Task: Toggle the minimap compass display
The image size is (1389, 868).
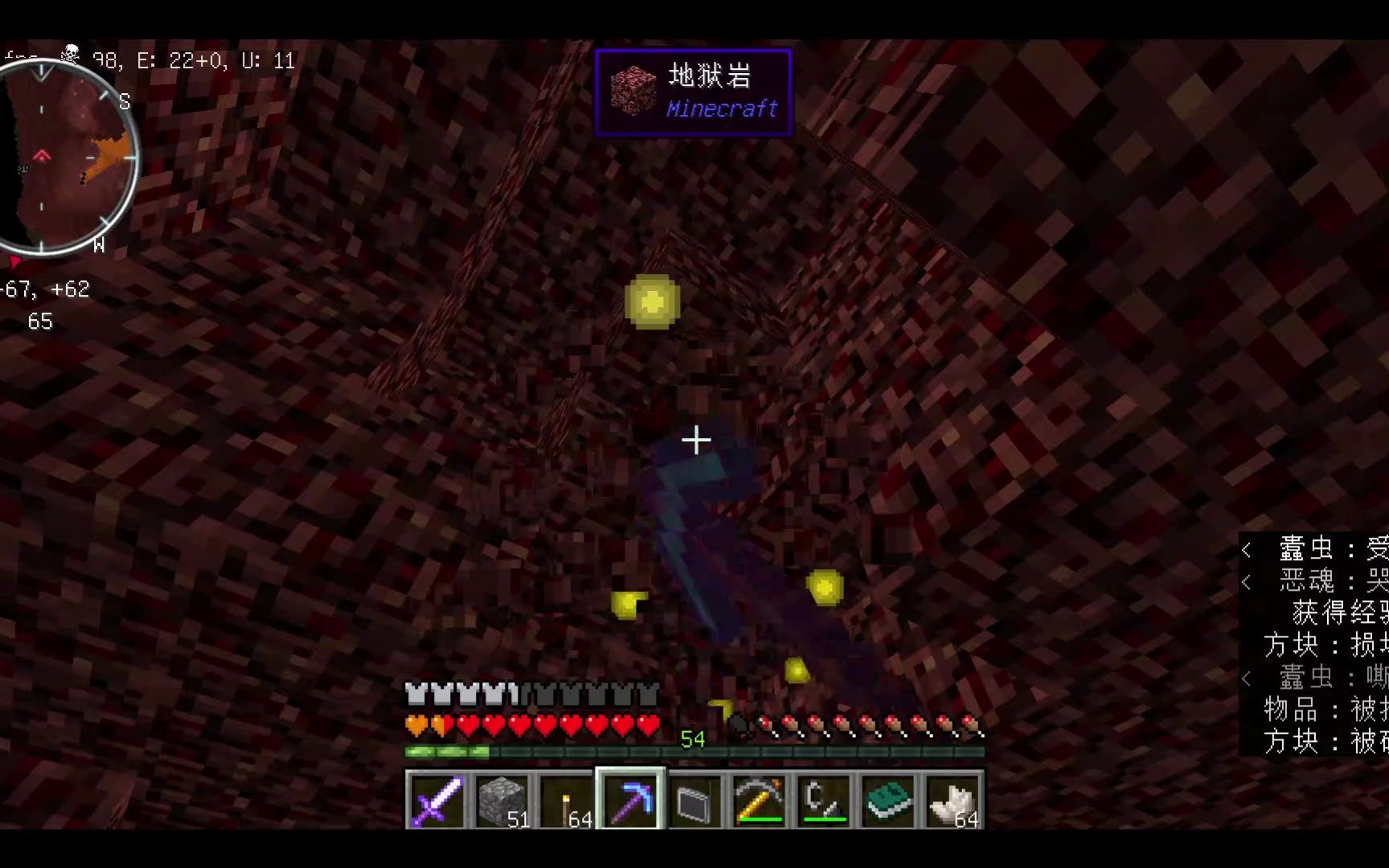Action: 72,157
